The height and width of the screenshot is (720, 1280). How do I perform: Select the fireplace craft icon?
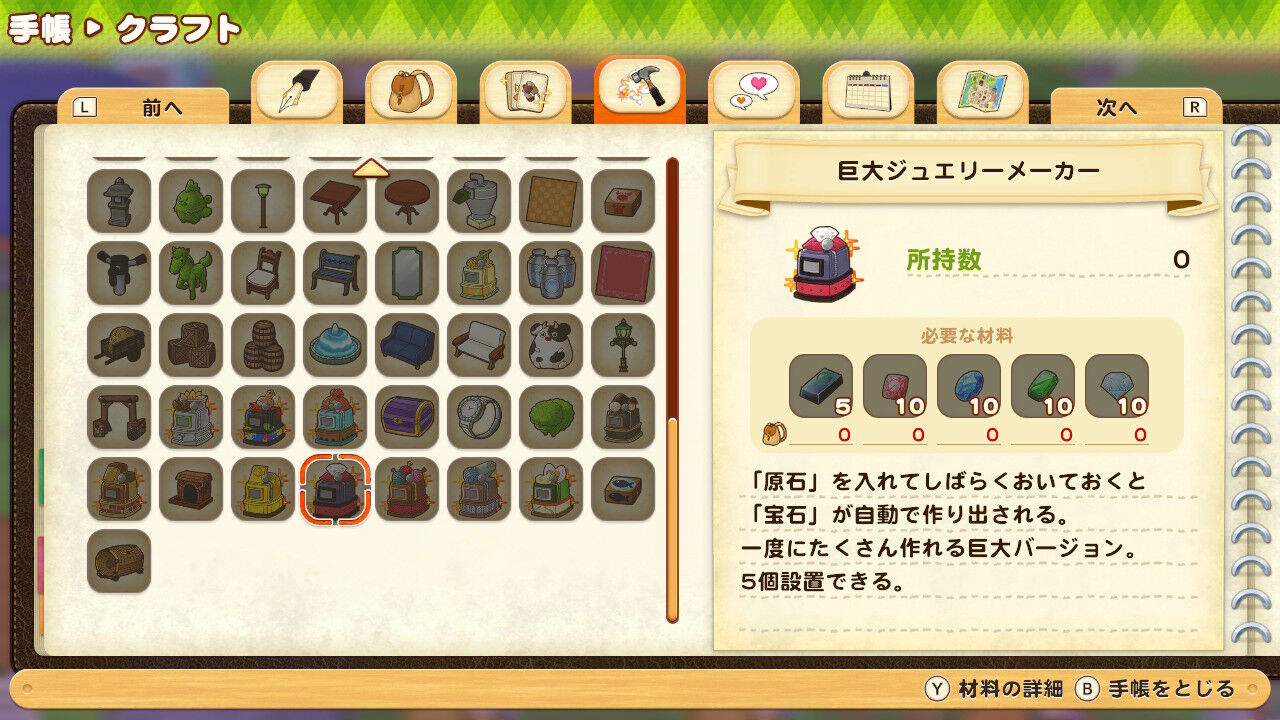[191, 490]
